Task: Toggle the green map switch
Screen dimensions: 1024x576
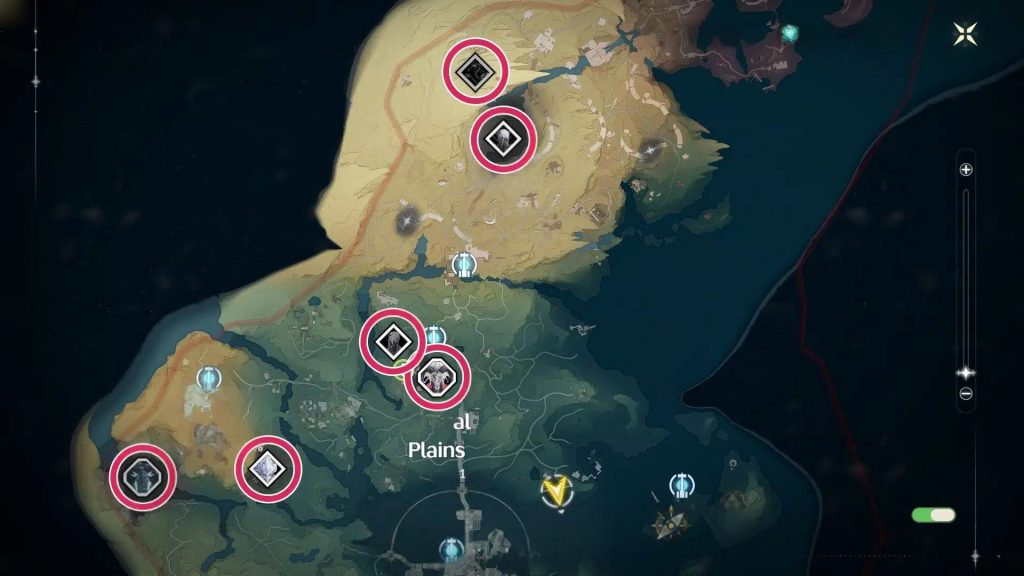Action: coord(933,515)
